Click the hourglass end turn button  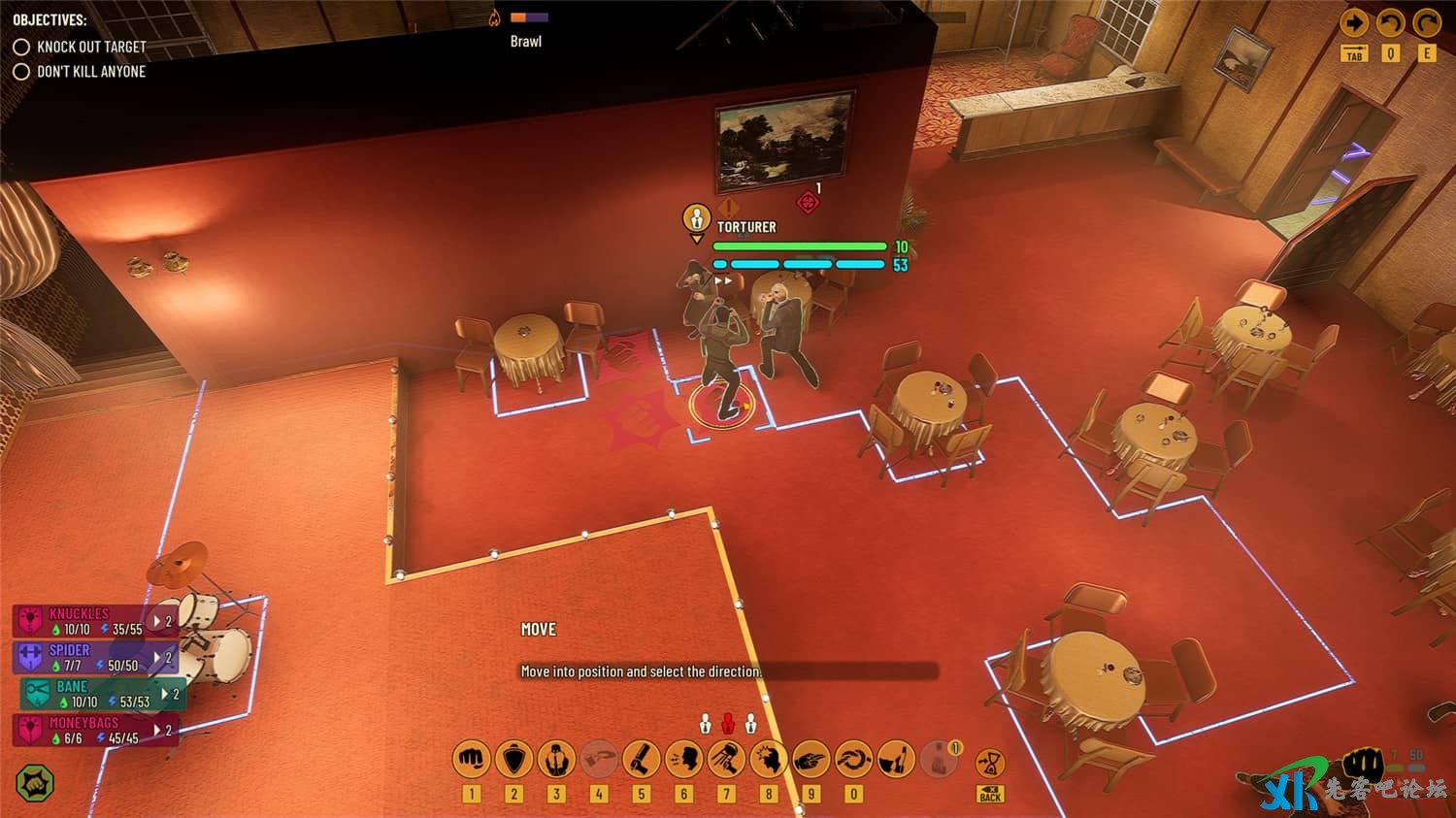coord(989,762)
